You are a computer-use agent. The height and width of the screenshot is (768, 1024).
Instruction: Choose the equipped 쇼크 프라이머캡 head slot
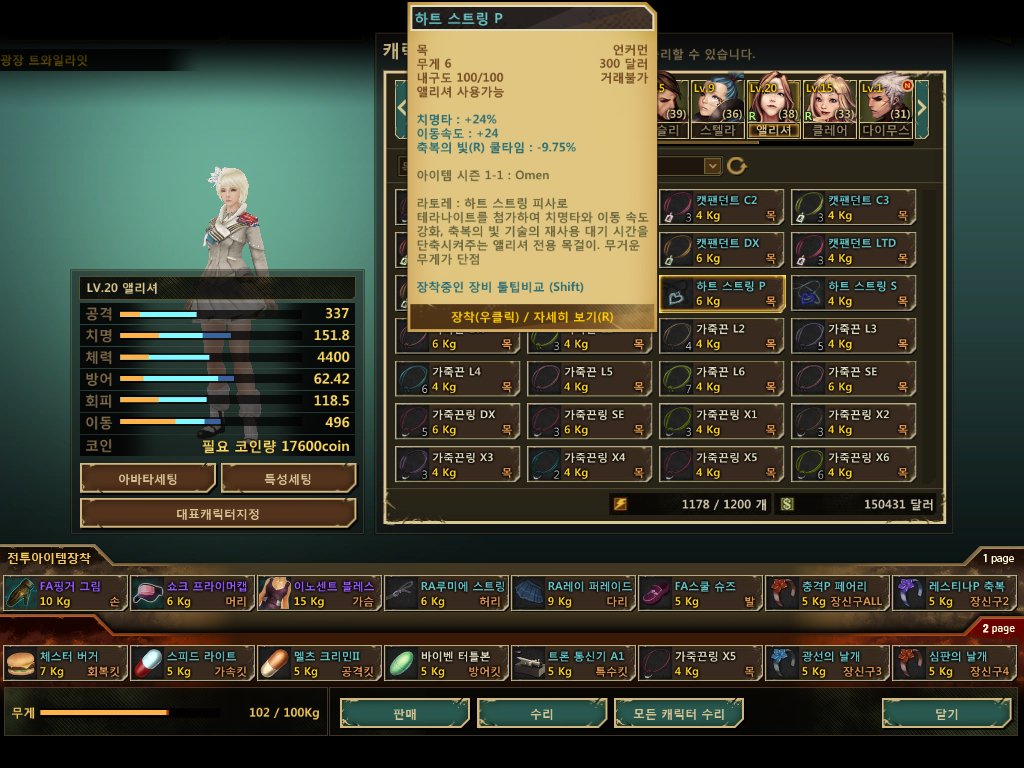point(192,593)
